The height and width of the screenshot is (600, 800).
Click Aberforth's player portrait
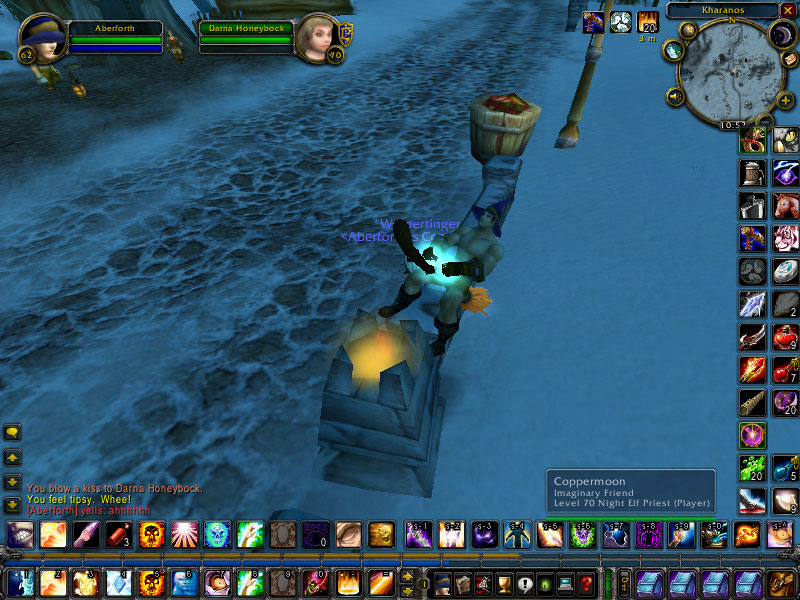click(41, 38)
